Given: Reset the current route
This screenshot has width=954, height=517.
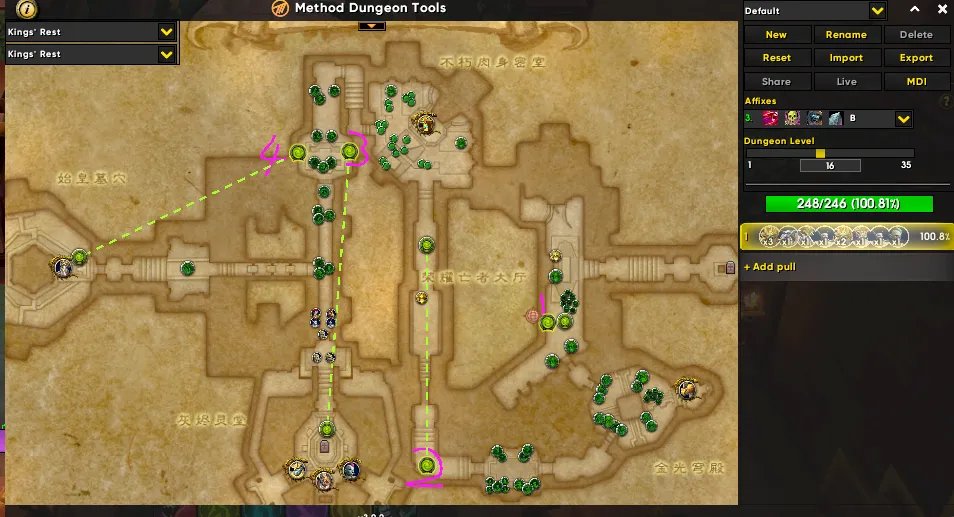Looking at the screenshot, I should click(775, 58).
